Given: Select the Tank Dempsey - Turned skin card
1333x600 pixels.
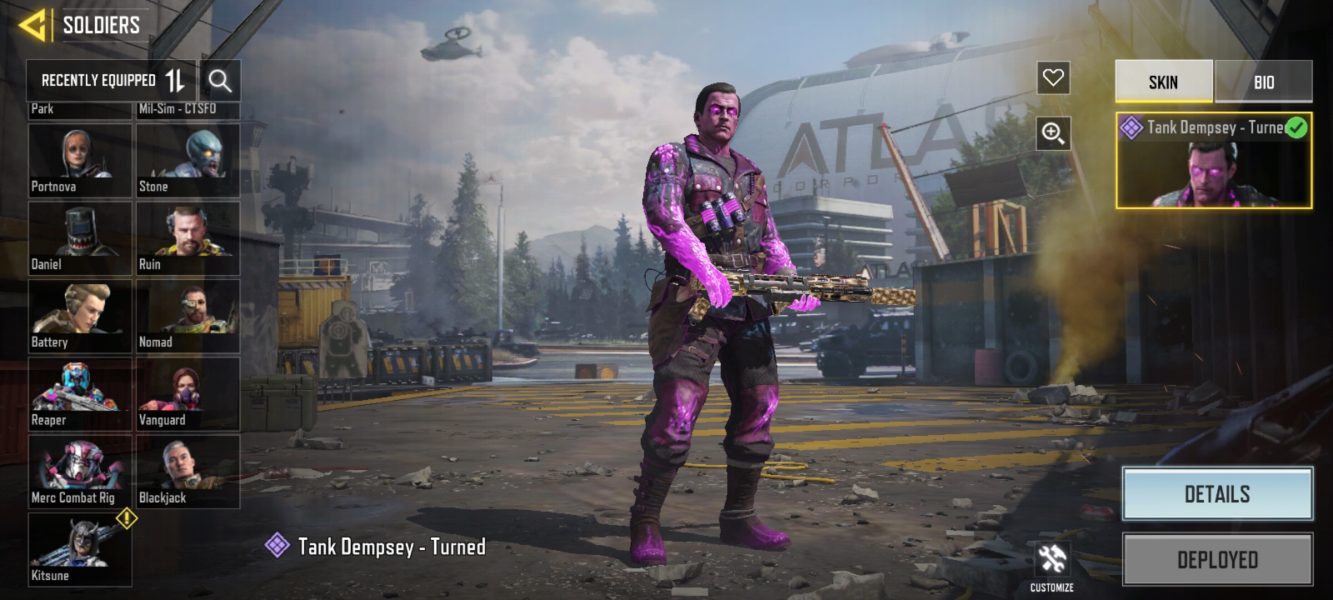Looking at the screenshot, I should pyautogui.click(x=1213, y=160).
